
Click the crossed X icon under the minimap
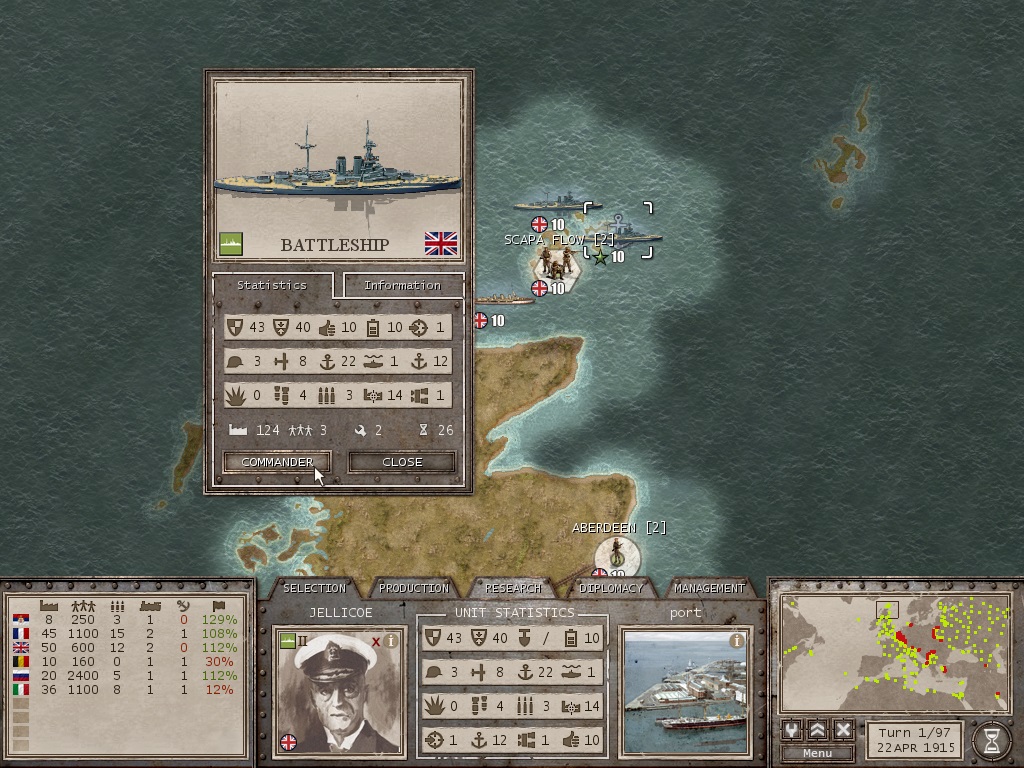pyautogui.click(x=843, y=729)
